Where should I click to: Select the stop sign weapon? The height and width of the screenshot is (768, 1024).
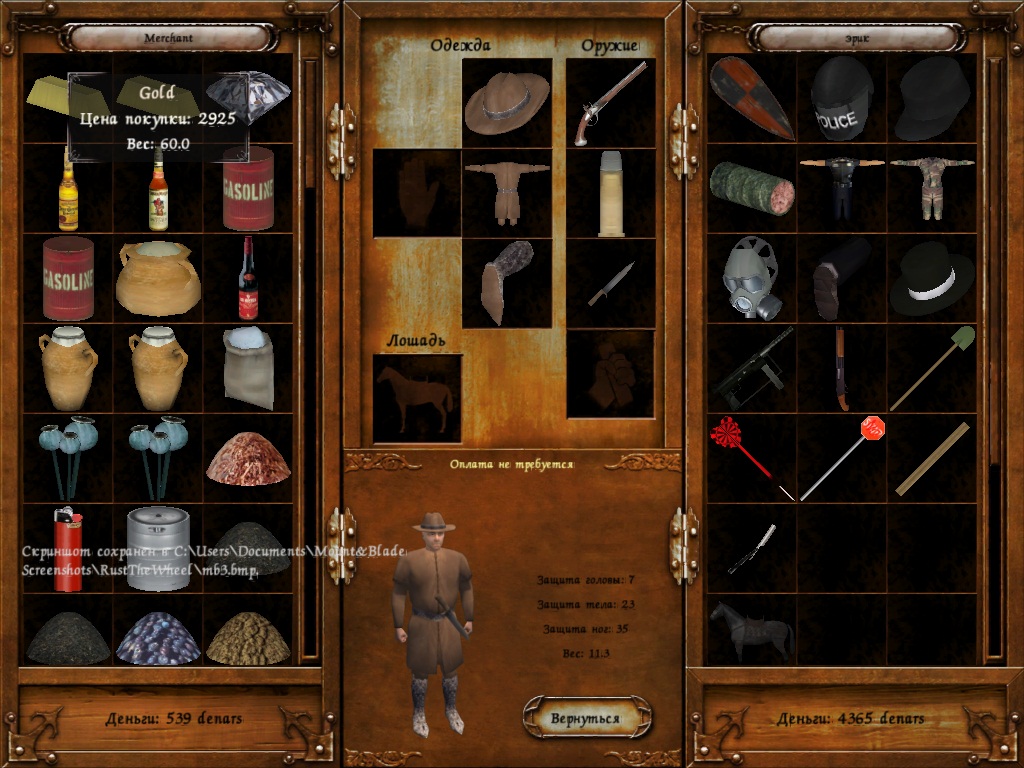[841, 457]
